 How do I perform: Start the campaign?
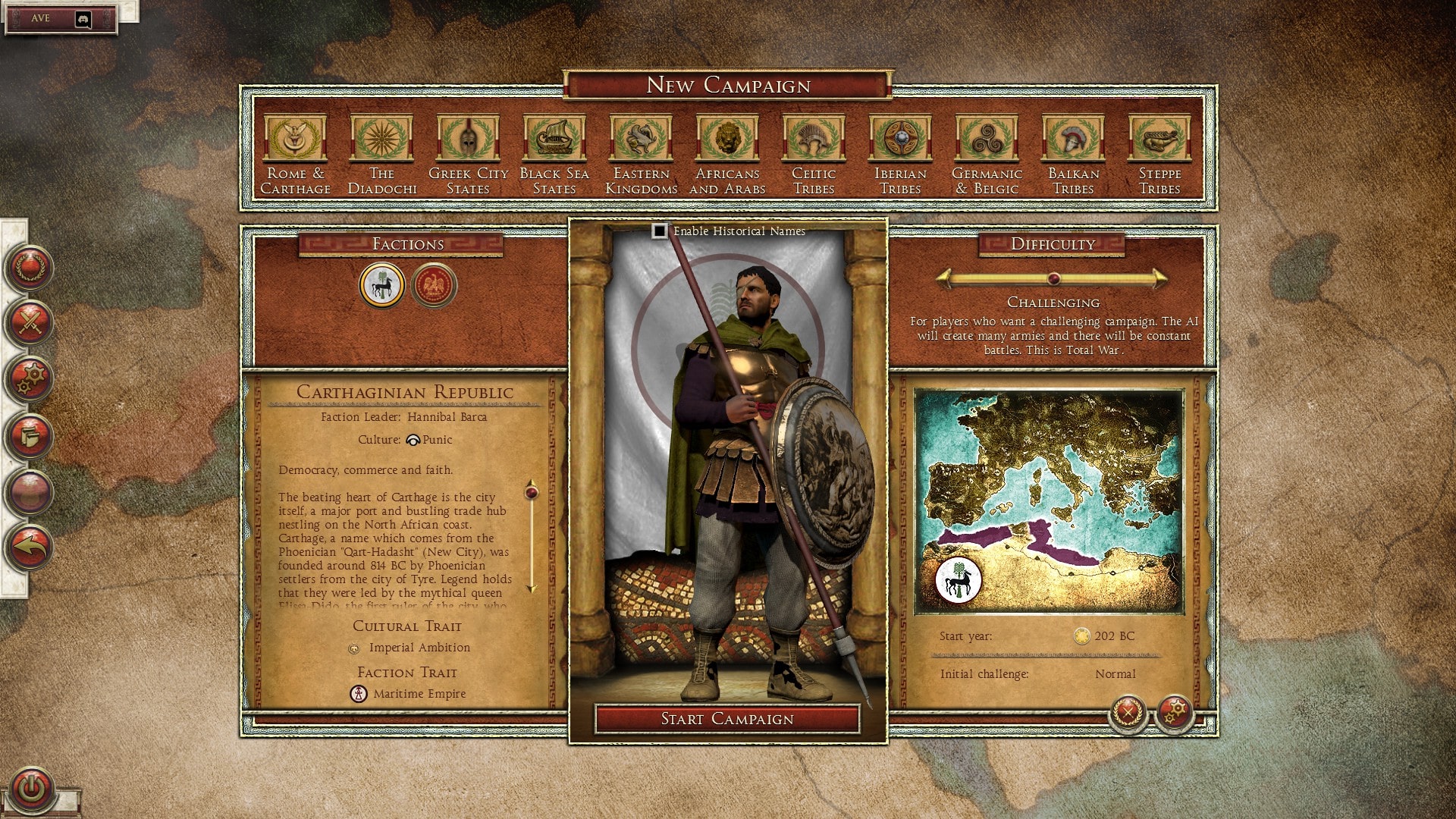(x=727, y=719)
